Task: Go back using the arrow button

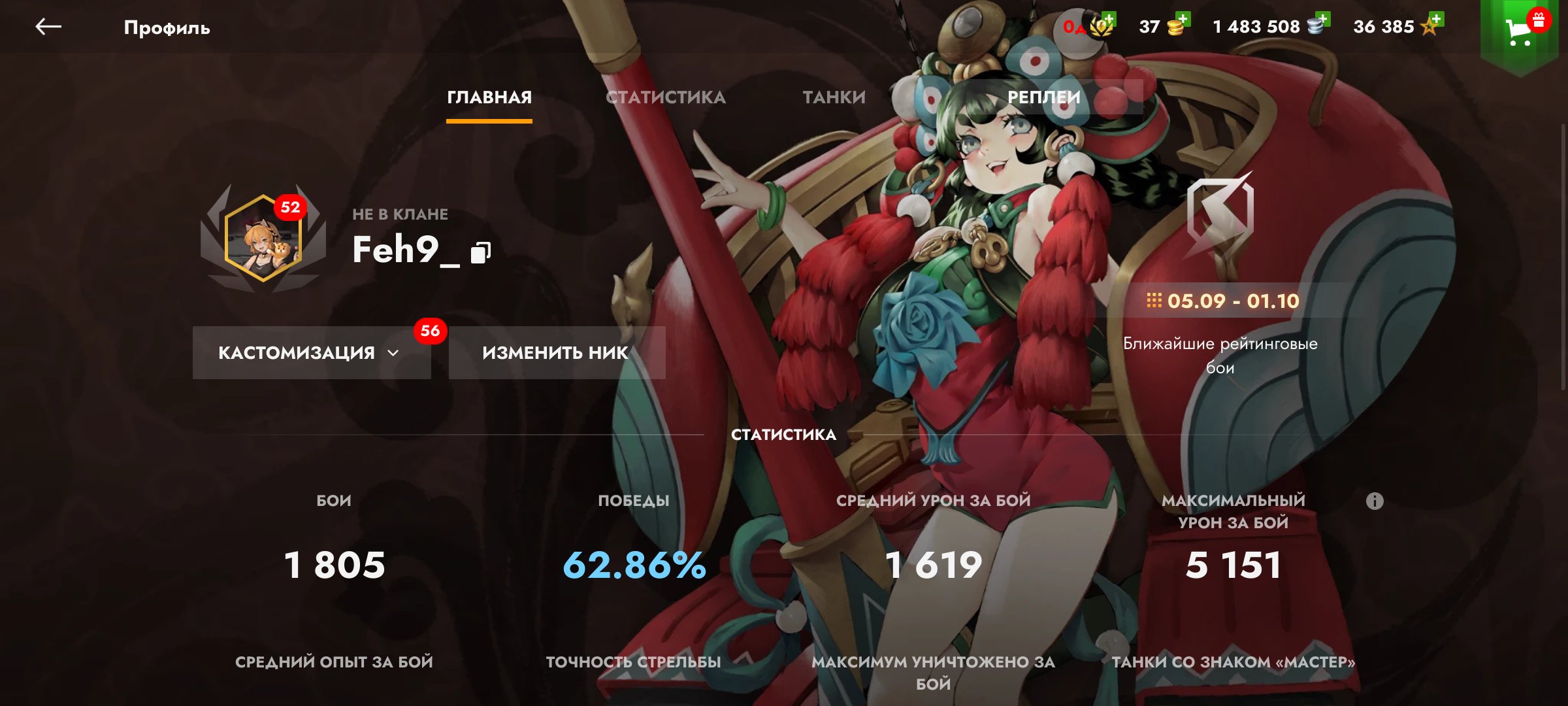Action: 48,27
